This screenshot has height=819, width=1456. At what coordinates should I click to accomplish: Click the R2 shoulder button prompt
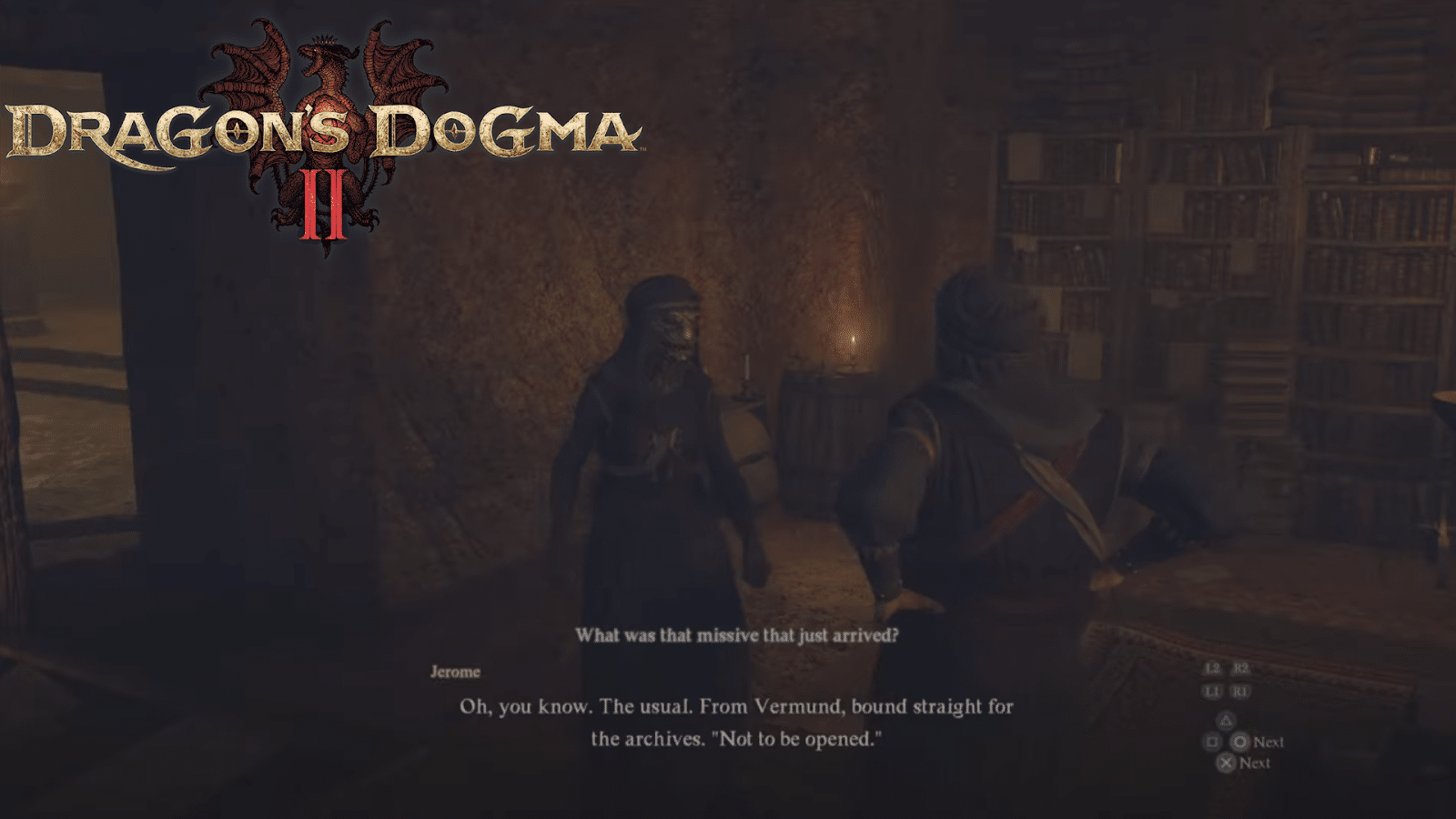[x=1239, y=669]
